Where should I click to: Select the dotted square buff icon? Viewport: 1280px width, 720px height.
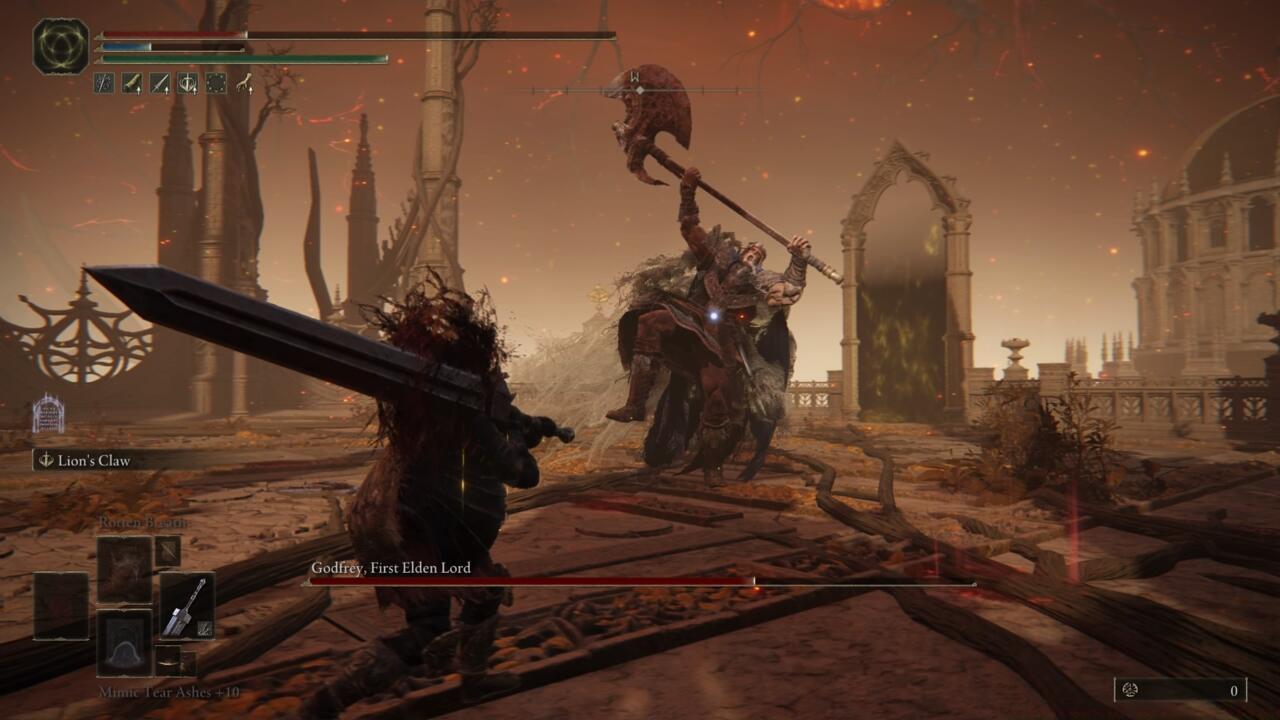pos(215,83)
